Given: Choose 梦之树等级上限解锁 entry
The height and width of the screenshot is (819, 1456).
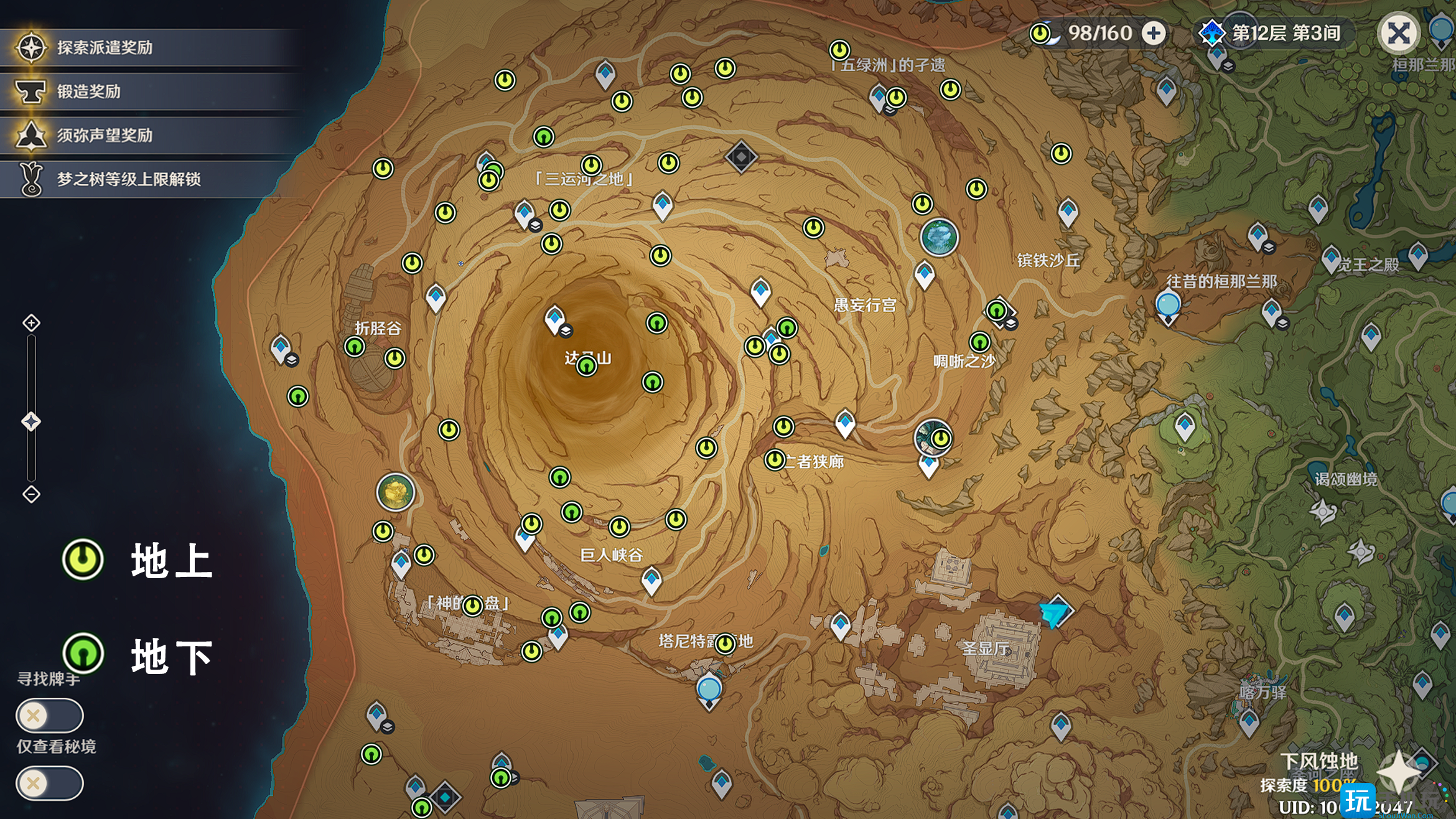Looking at the screenshot, I should (x=128, y=179).
